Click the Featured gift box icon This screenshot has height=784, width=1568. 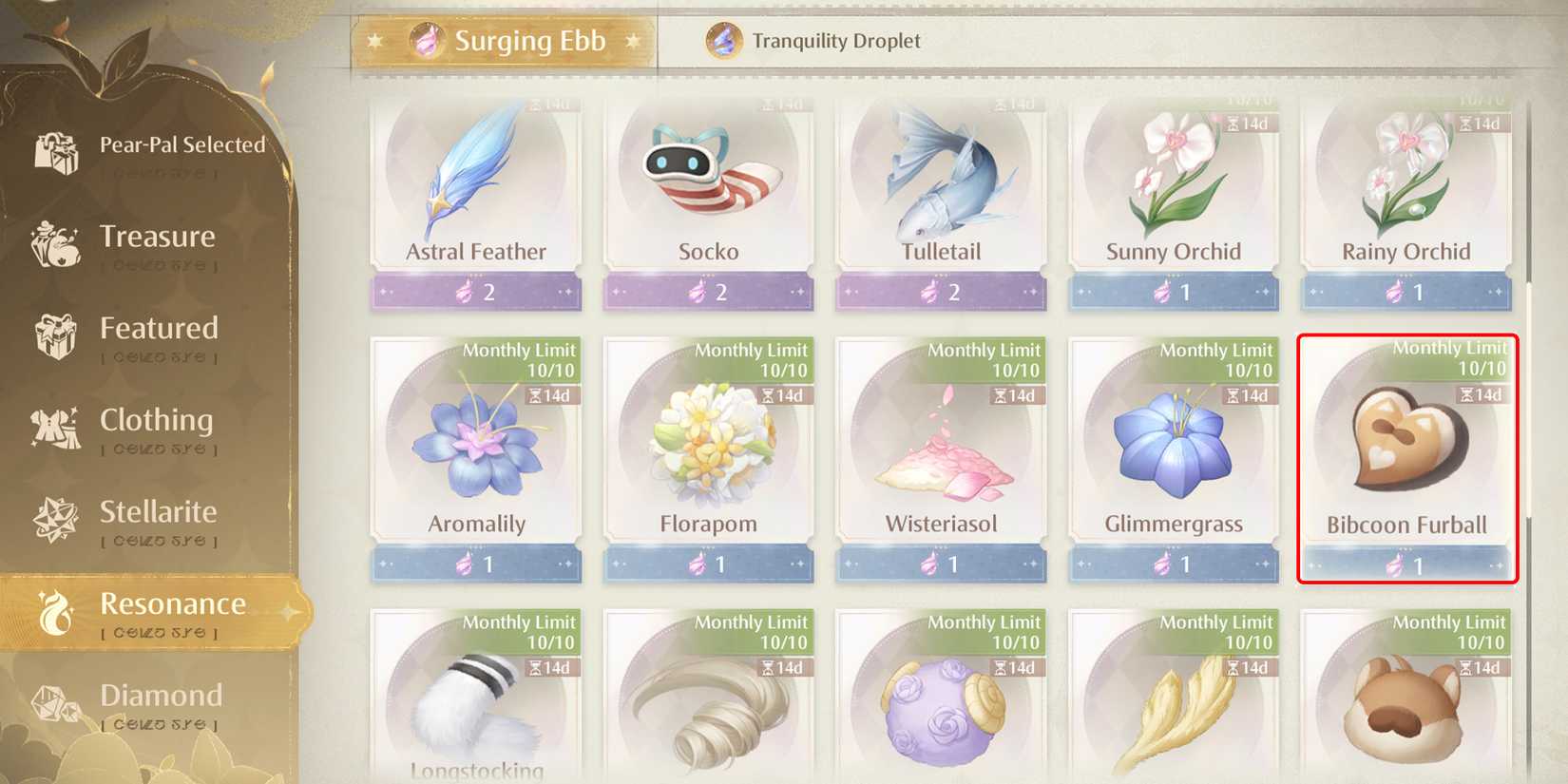pyautogui.click(x=57, y=335)
